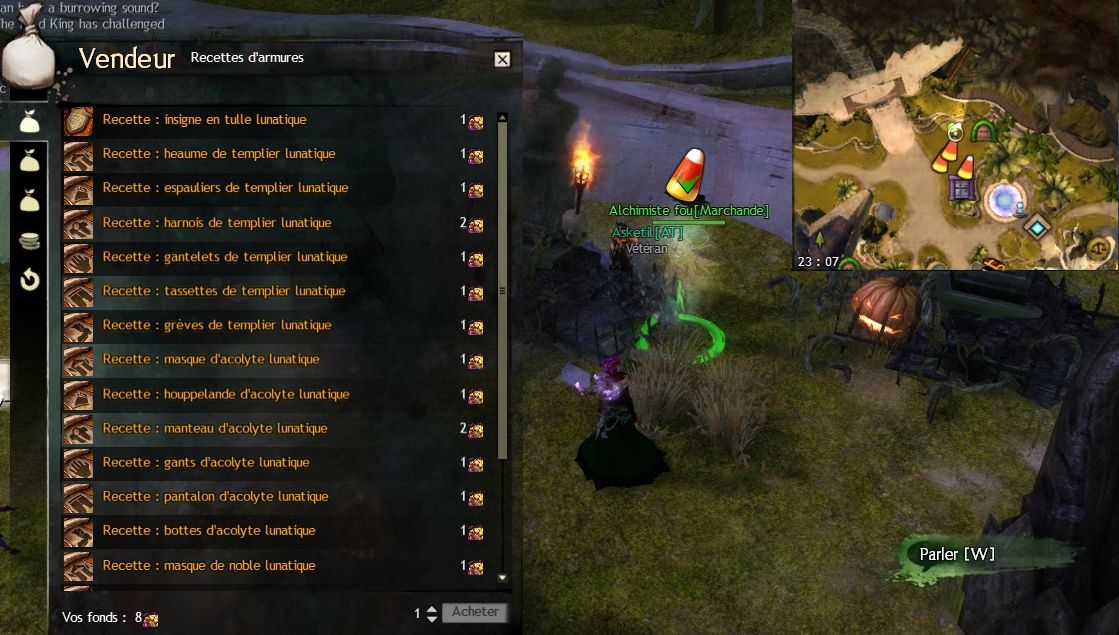This screenshot has width=1119, height=635.
Task: Select recipe gantelets de templier lunatique
Action: coord(225,257)
